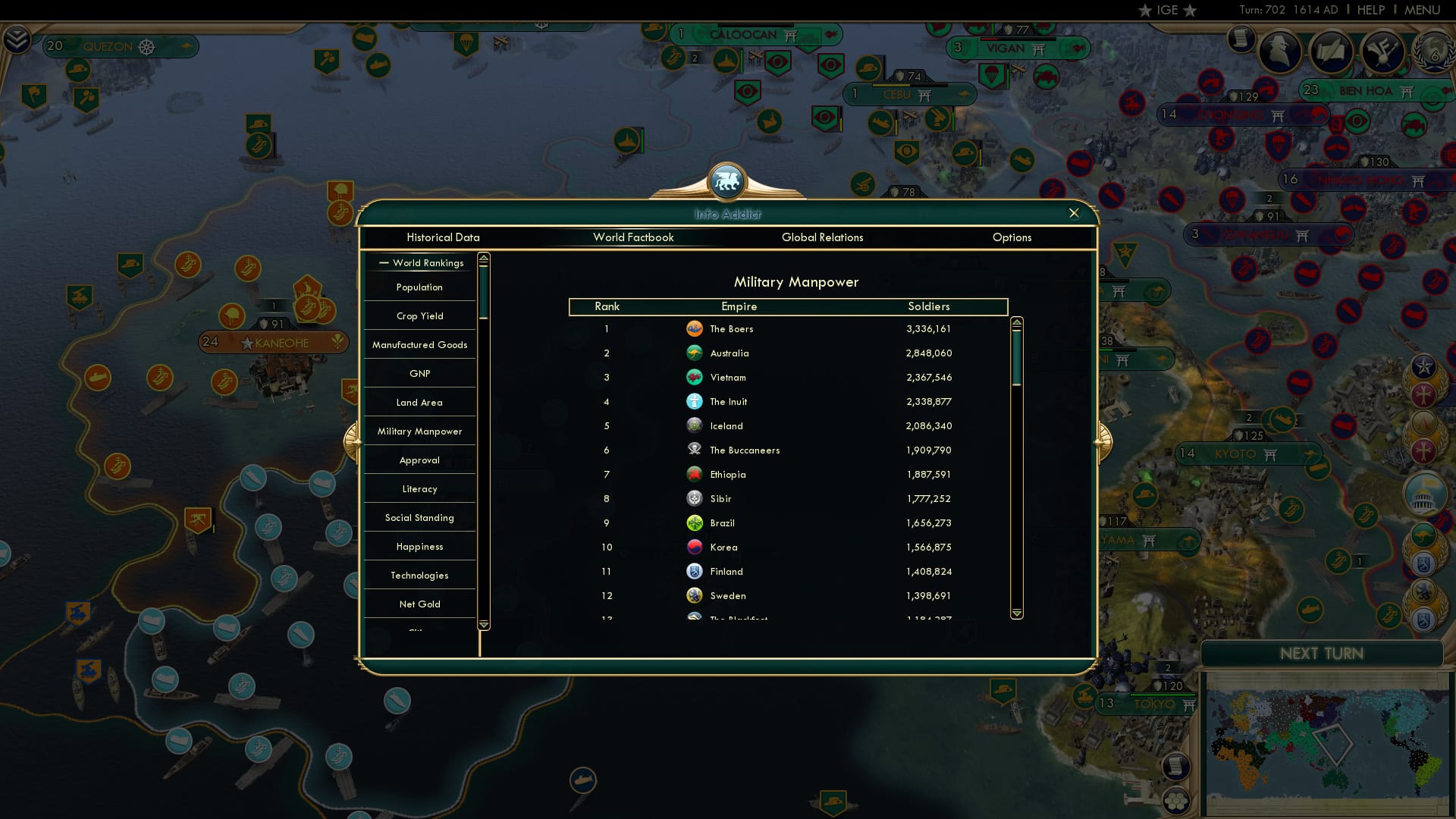Click the Info Addict lion crest above the panel
The width and height of the screenshot is (1456, 819).
click(x=727, y=182)
